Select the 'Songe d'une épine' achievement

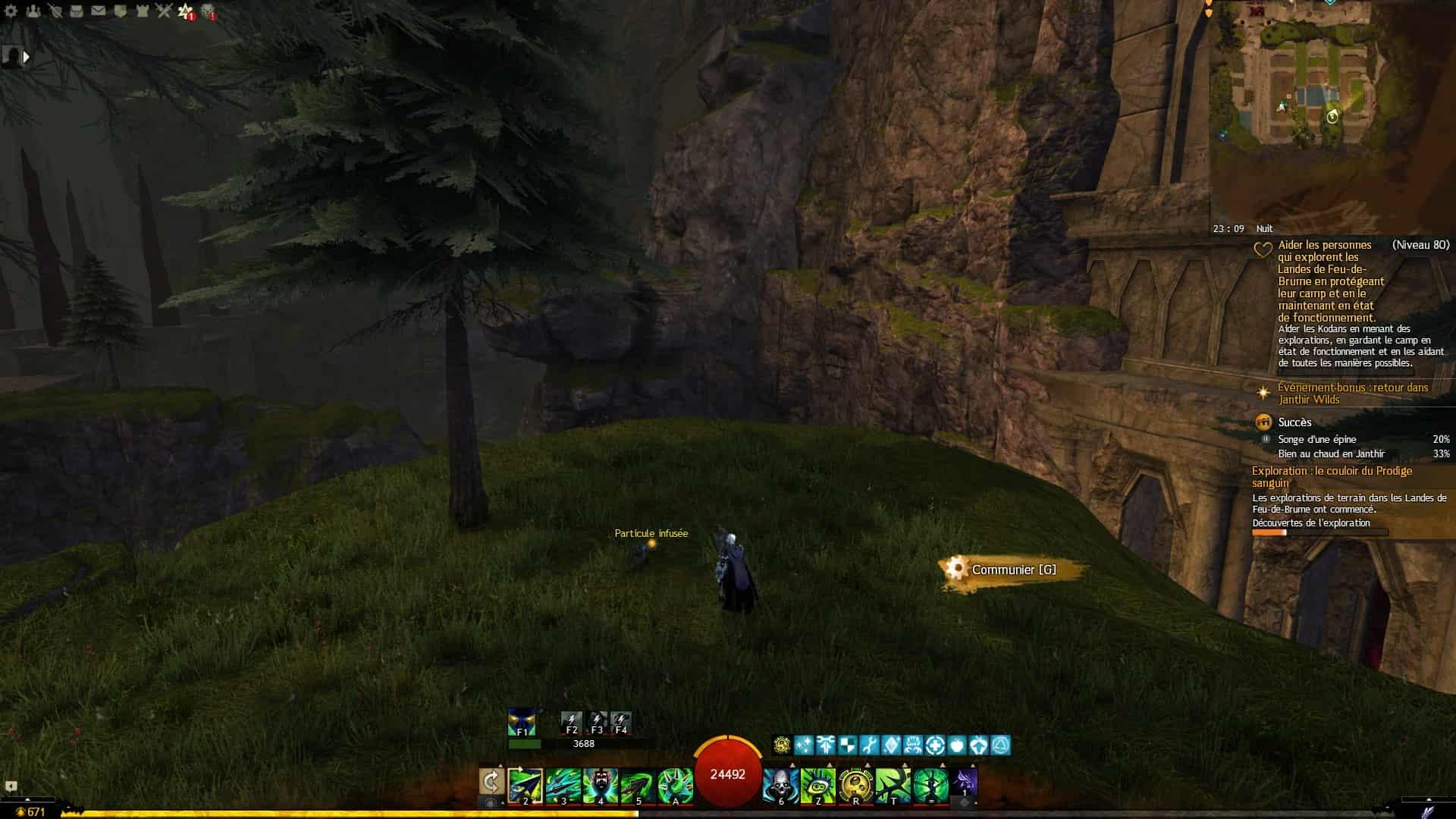[x=1316, y=440]
